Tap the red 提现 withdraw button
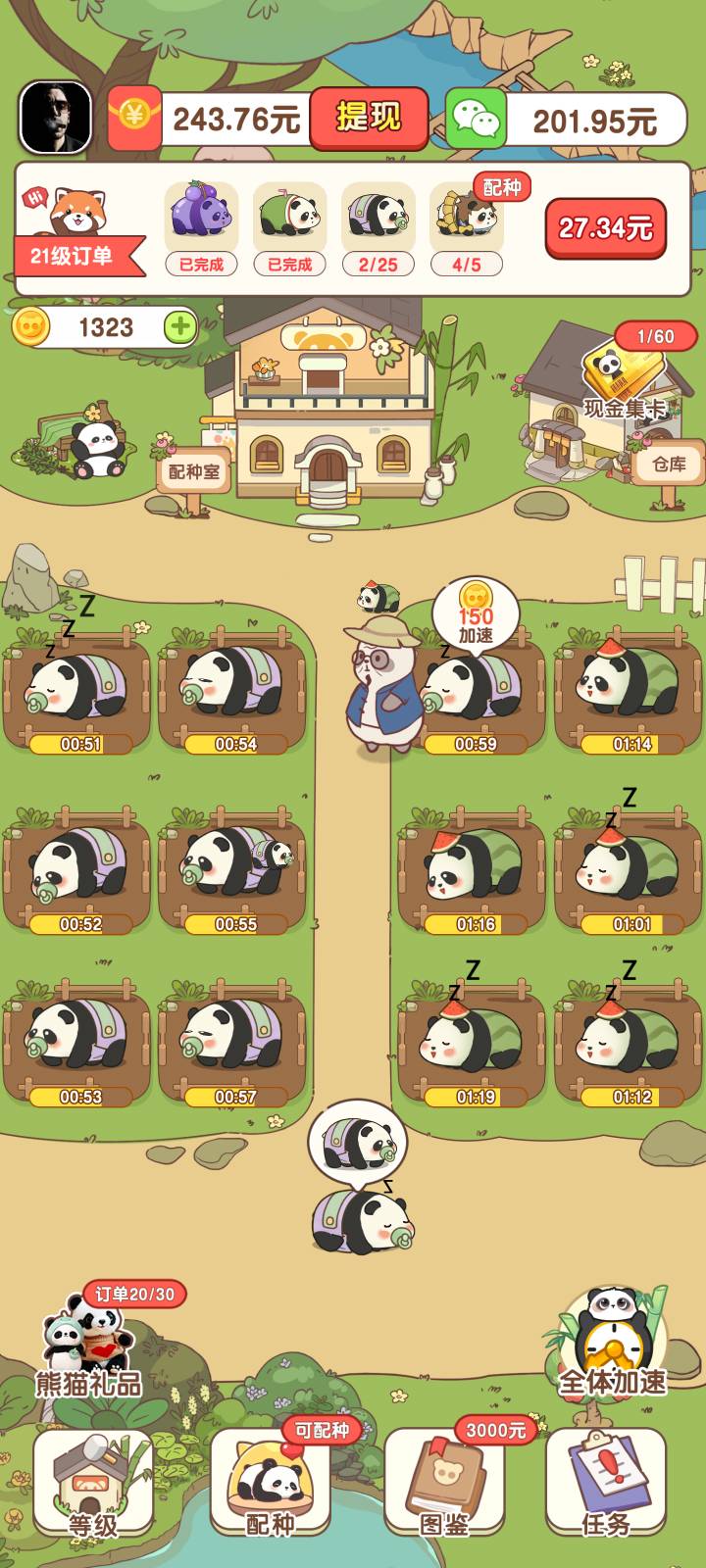The width and height of the screenshot is (706, 1568). pos(369,118)
